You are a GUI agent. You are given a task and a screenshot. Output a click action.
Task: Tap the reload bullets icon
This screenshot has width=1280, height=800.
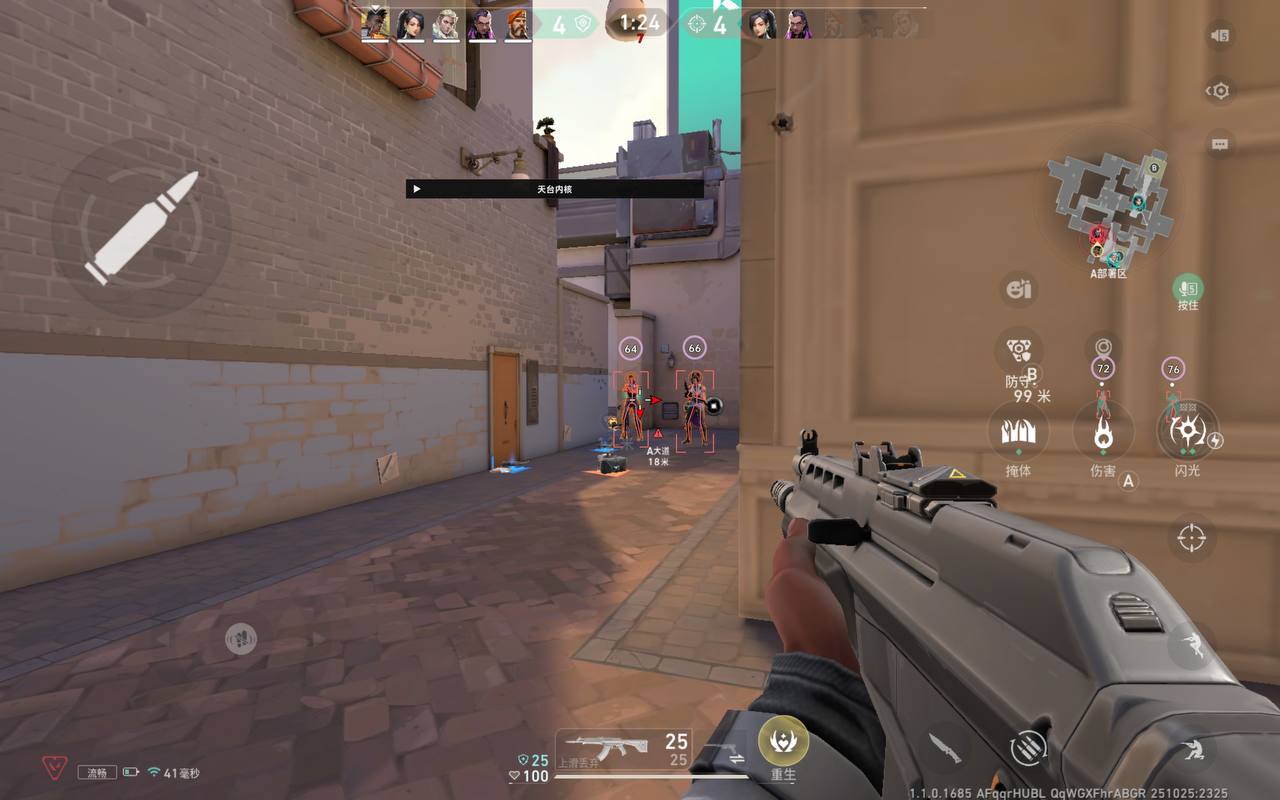(1027, 746)
